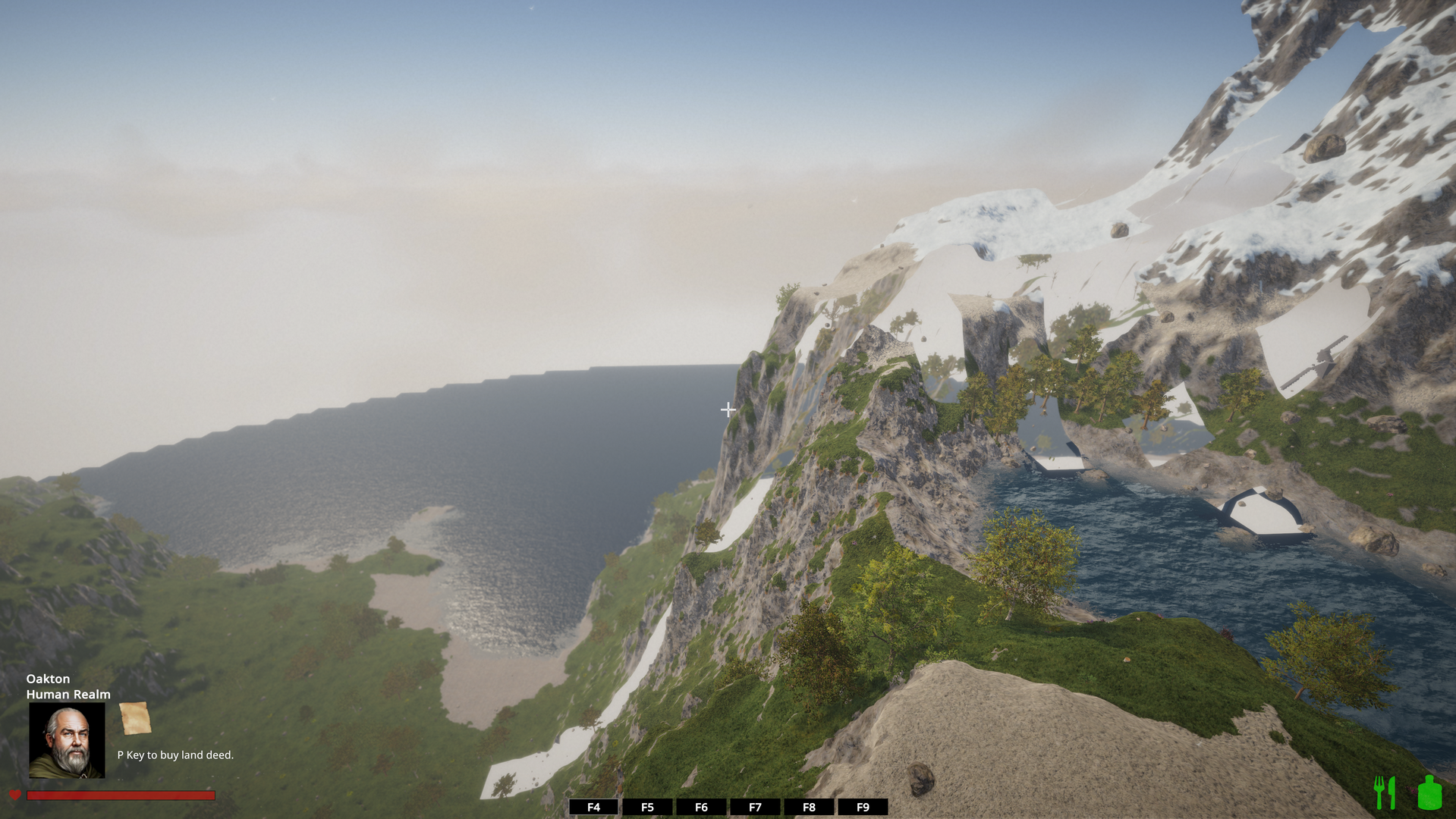Screen dimensions: 1456x819
Task: Pick the F8 hotbar slot
Action: (809, 807)
